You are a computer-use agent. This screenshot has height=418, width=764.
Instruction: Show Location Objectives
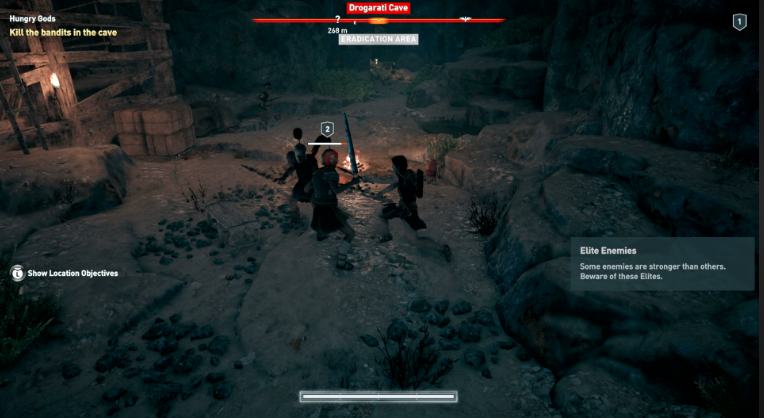coord(65,273)
